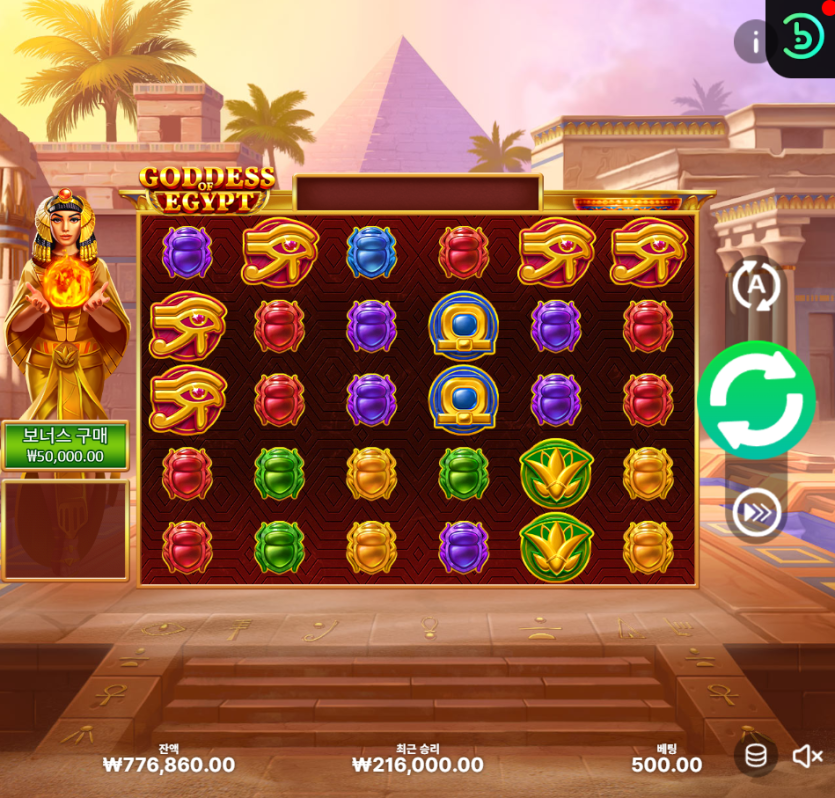The image size is (835, 798).
Task: Turn on turbo fast-forward mode
Action: (756, 514)
